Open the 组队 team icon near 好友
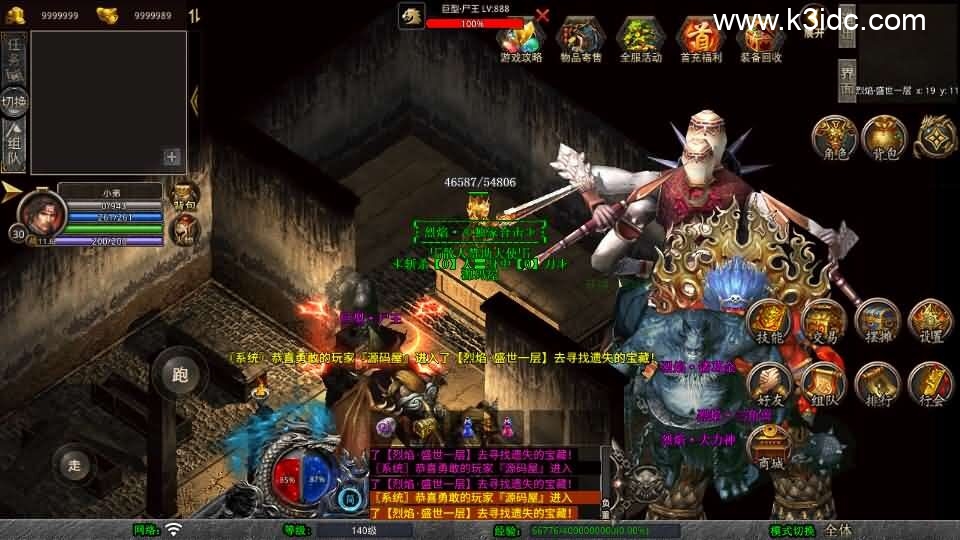This screenshot has width=960, height=540. coord(823,383)
